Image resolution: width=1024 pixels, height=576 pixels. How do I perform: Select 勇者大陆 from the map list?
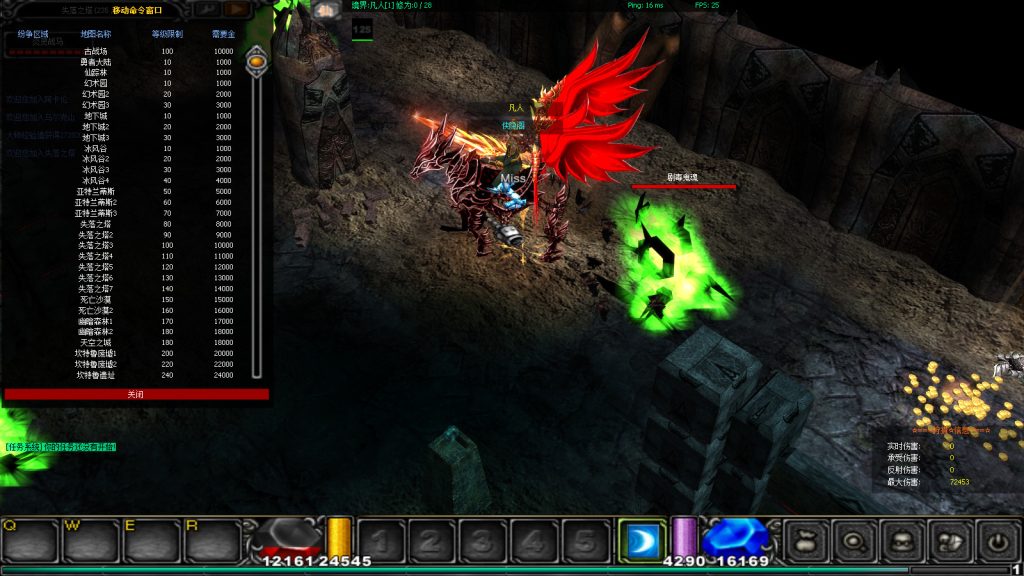pos(96,62)
